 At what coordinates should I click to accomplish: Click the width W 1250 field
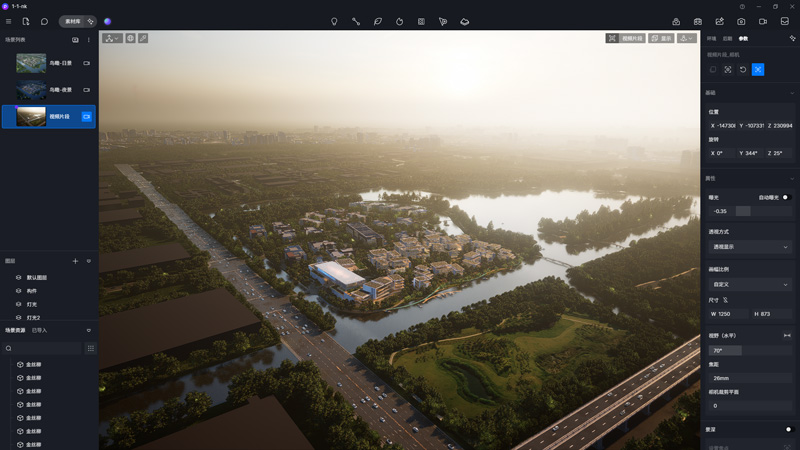pyautogui.click(x=728, y=314)
